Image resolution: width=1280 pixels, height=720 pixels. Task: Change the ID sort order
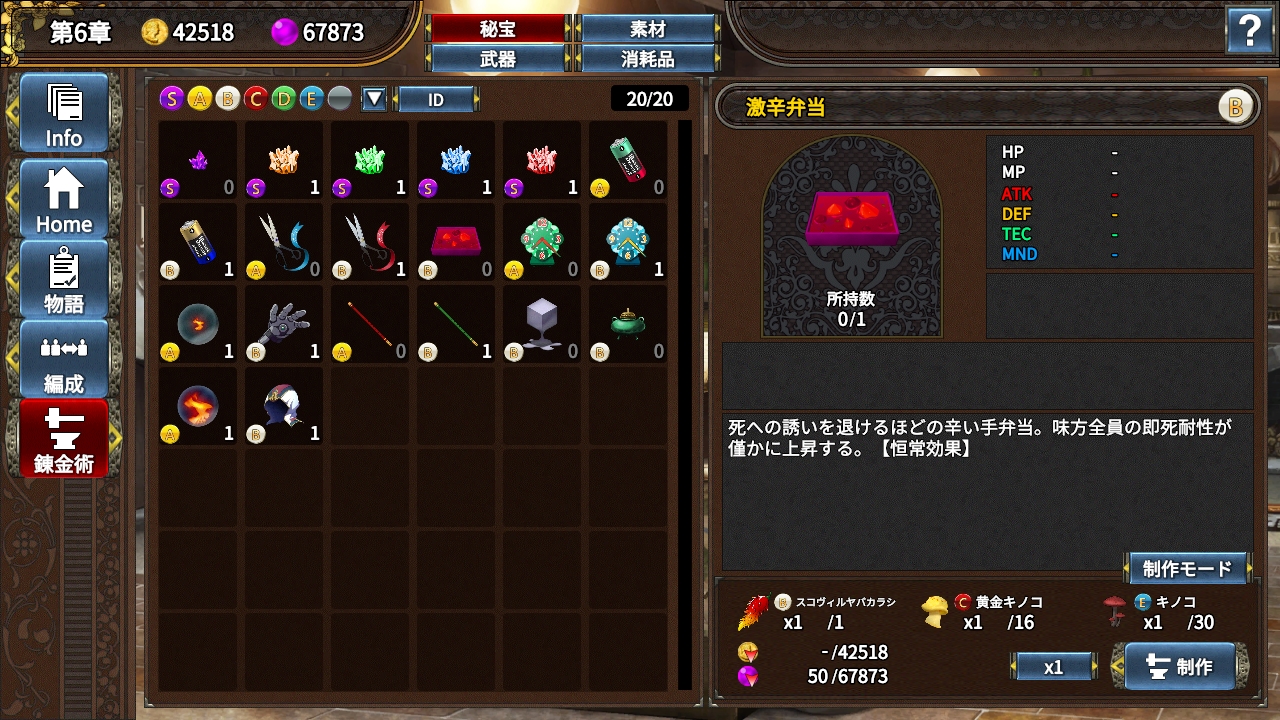436,99
